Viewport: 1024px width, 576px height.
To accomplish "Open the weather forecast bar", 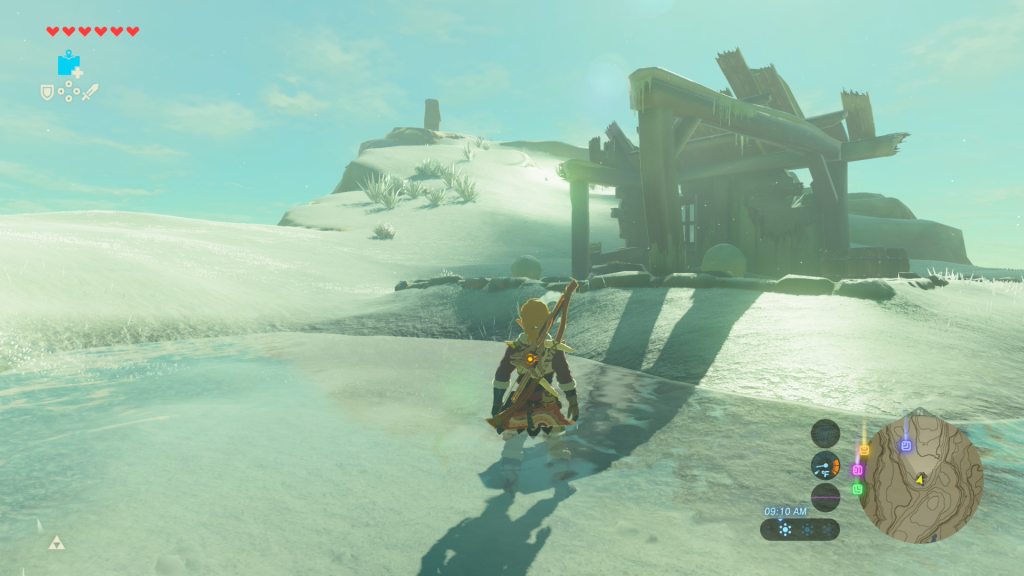I will (799, 529).
